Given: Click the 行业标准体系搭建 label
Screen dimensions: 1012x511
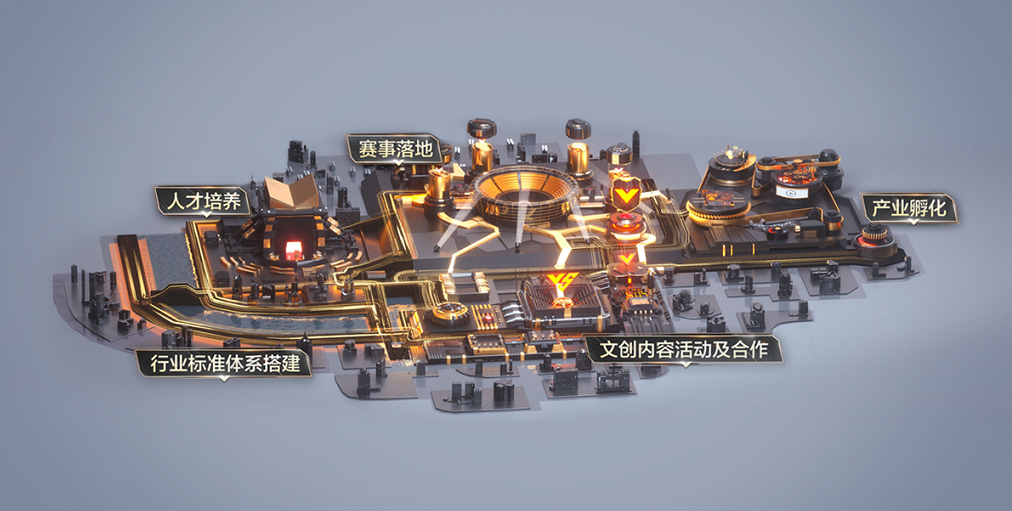Looking at the screenshot, I should click(x=223, y=363).
